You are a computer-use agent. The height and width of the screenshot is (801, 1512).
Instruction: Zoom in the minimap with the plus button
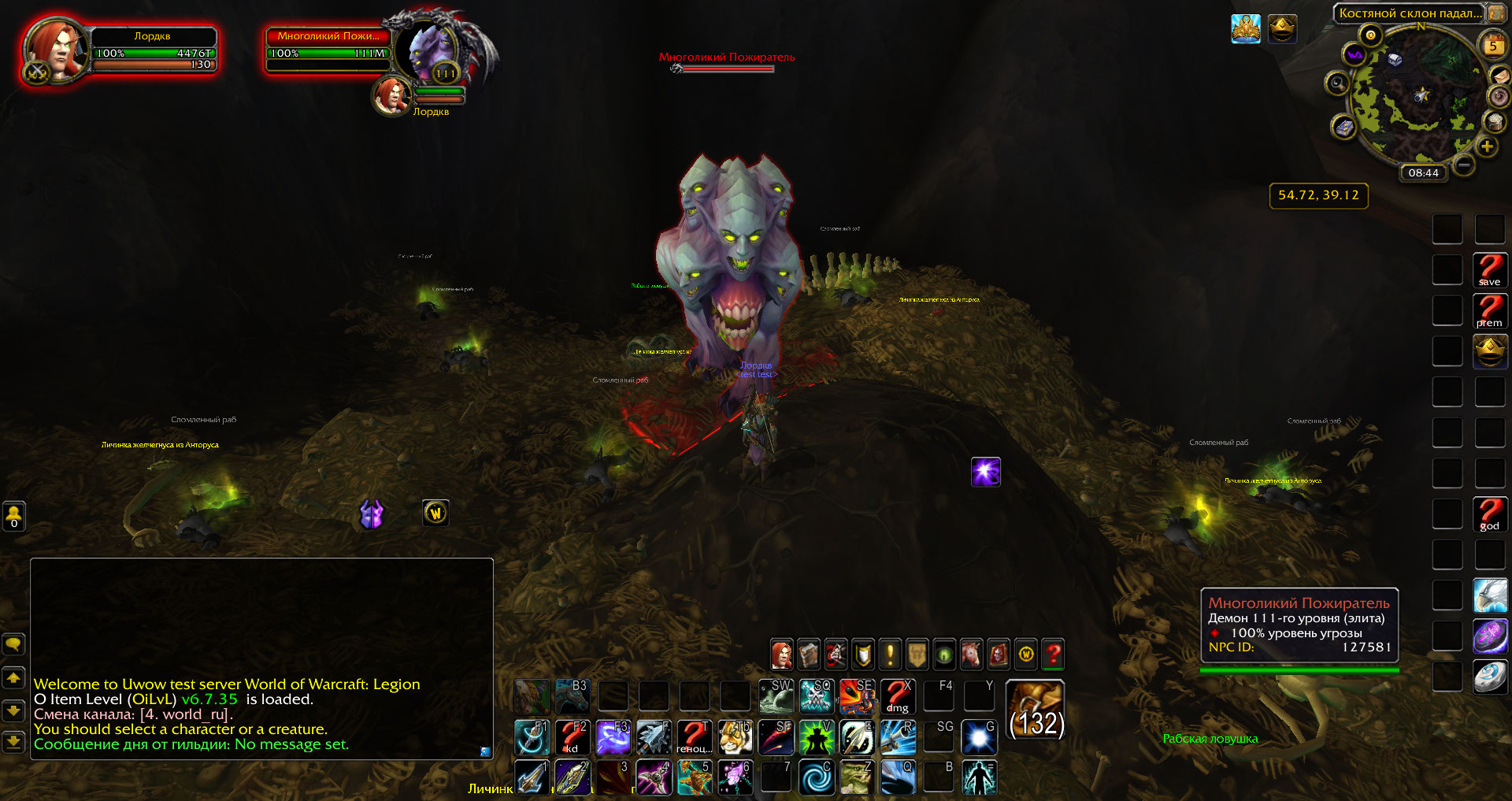coord(1487,146)
